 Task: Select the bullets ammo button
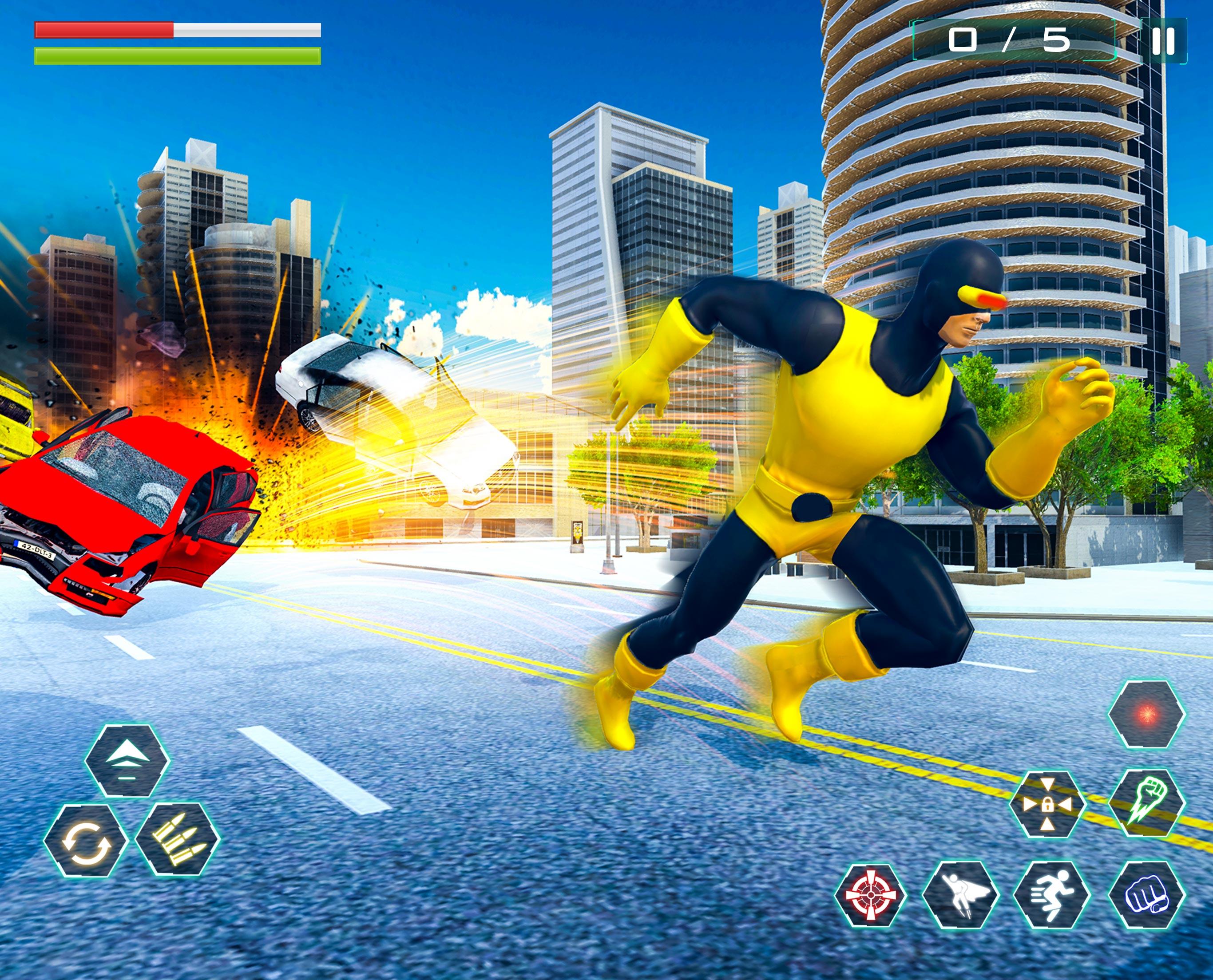[x=177, y=839]
